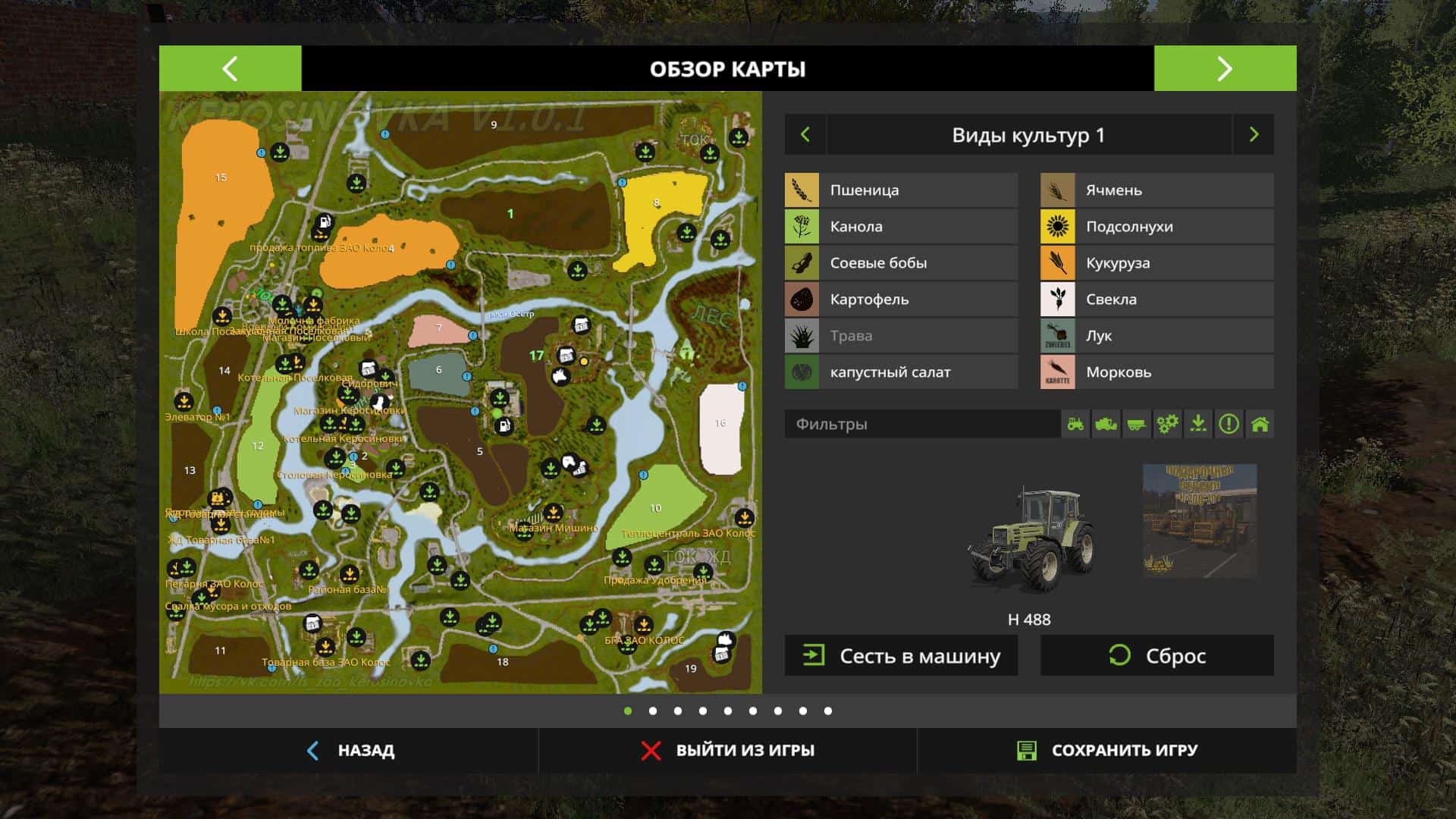Image resolution: width=1456 pixels, height=819 pixels.
Task: Toggle Кукуруза crop overlay
Action: 1156,263
